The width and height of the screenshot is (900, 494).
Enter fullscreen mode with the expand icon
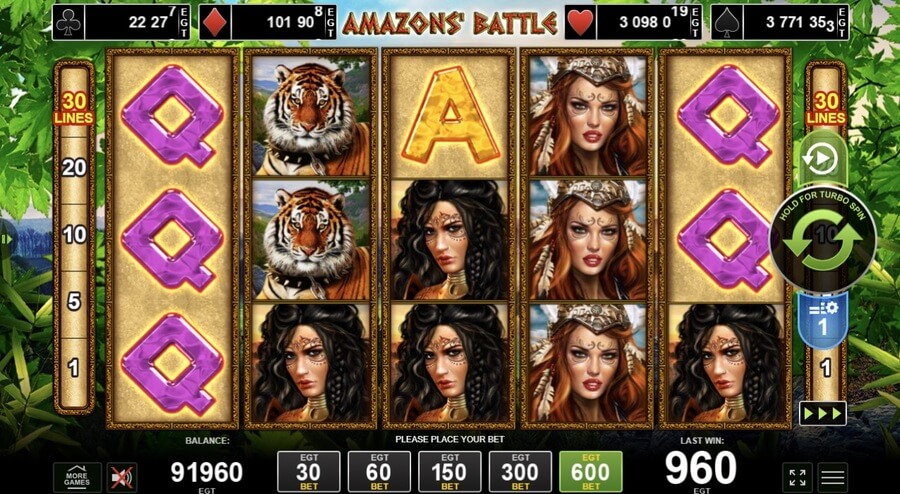click(797, 477)
